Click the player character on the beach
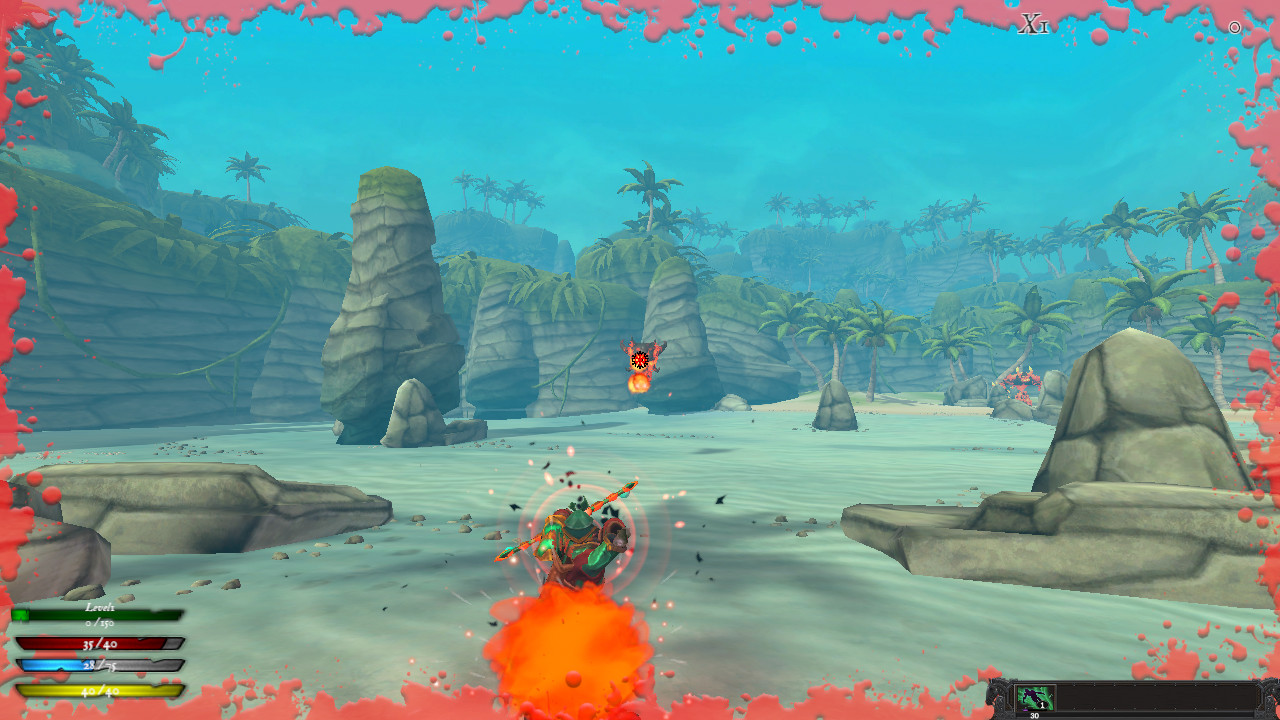The width and height of the screenshot is (1280, 720). click(x=580, y=540)
